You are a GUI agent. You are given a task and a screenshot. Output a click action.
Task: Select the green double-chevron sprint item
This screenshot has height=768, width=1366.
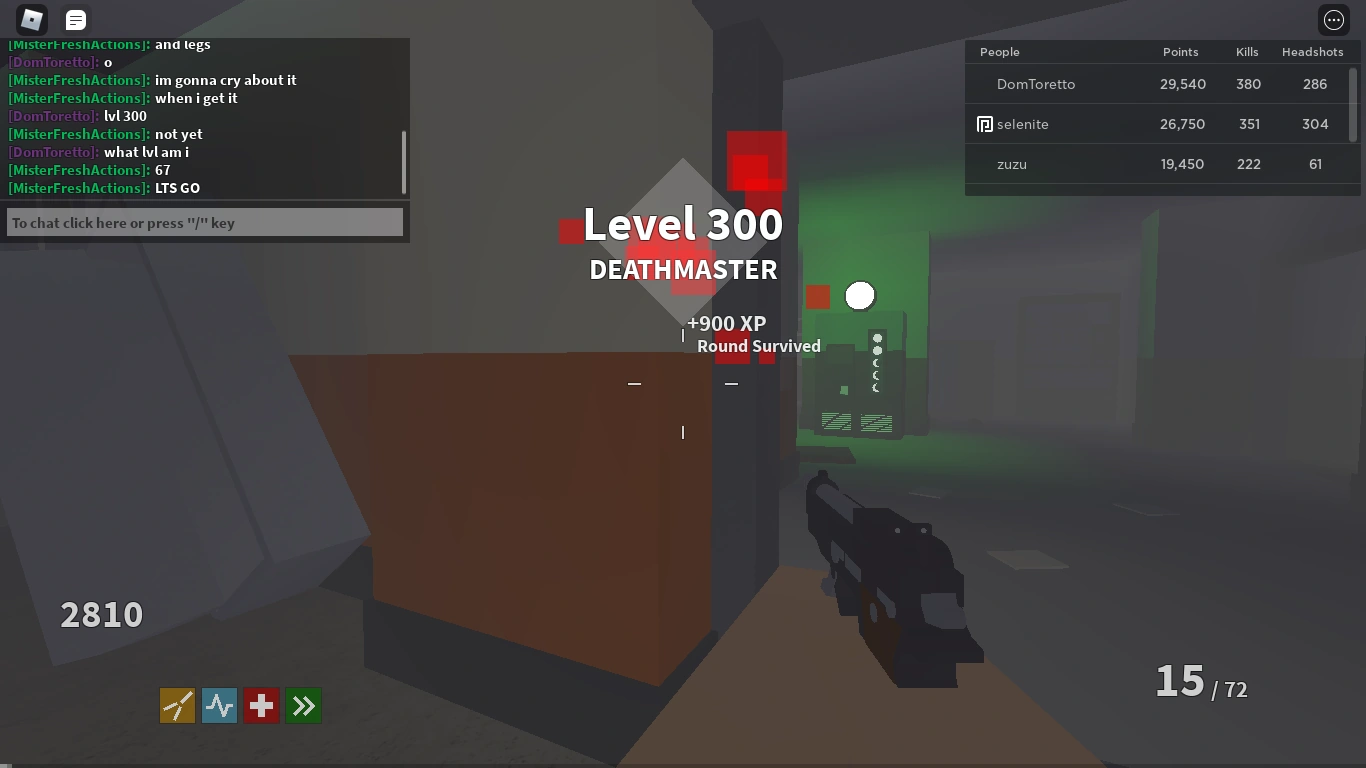(x=303, y=705)
